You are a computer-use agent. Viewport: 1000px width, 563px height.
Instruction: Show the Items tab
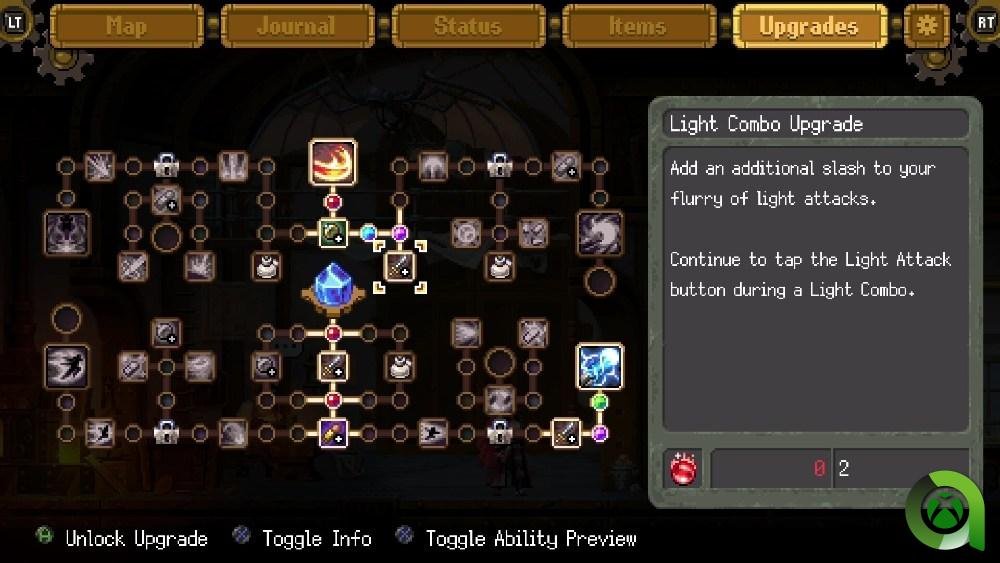(638, 26)
